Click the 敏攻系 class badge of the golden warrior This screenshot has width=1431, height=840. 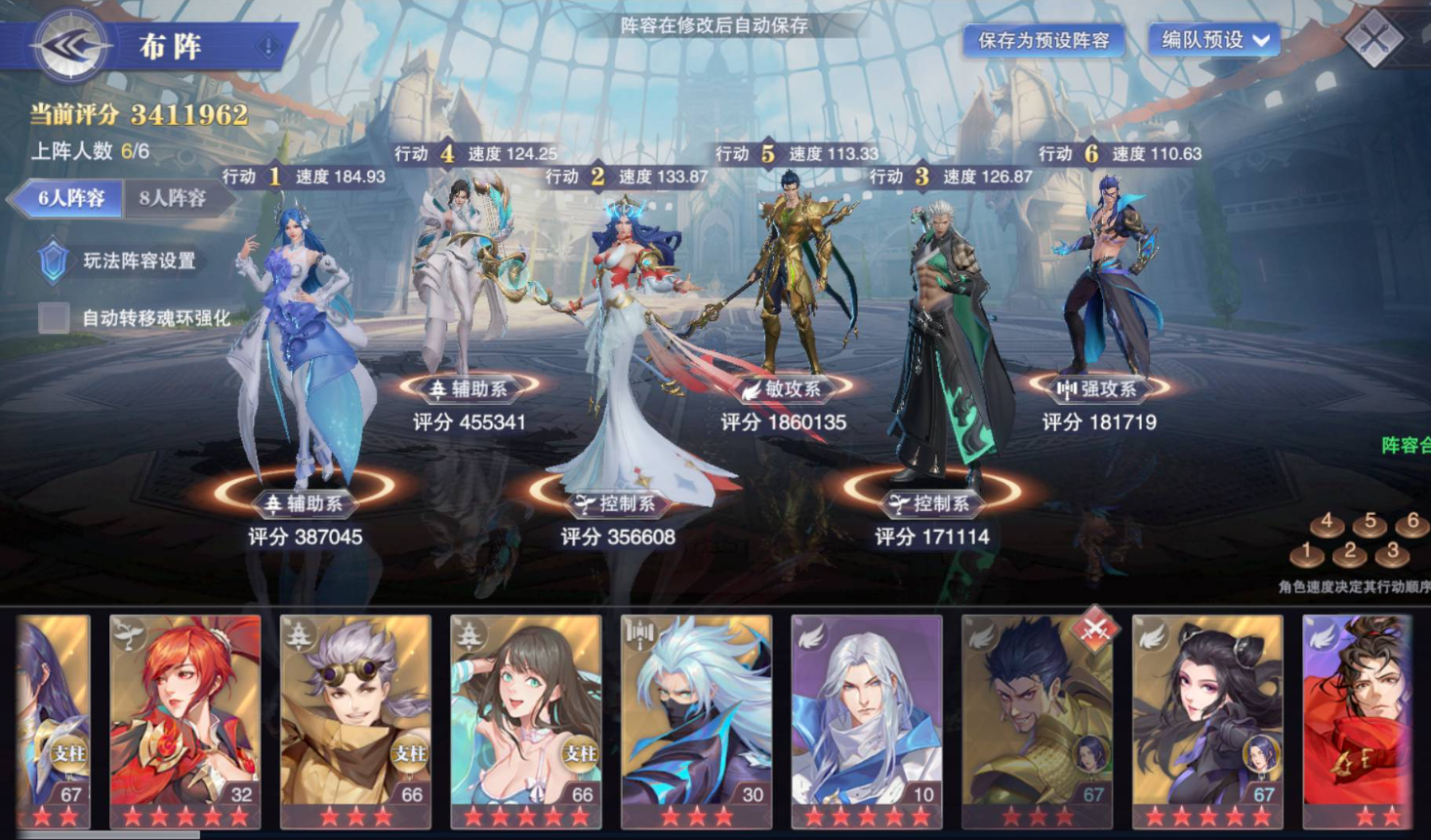[x=789, y=388]
